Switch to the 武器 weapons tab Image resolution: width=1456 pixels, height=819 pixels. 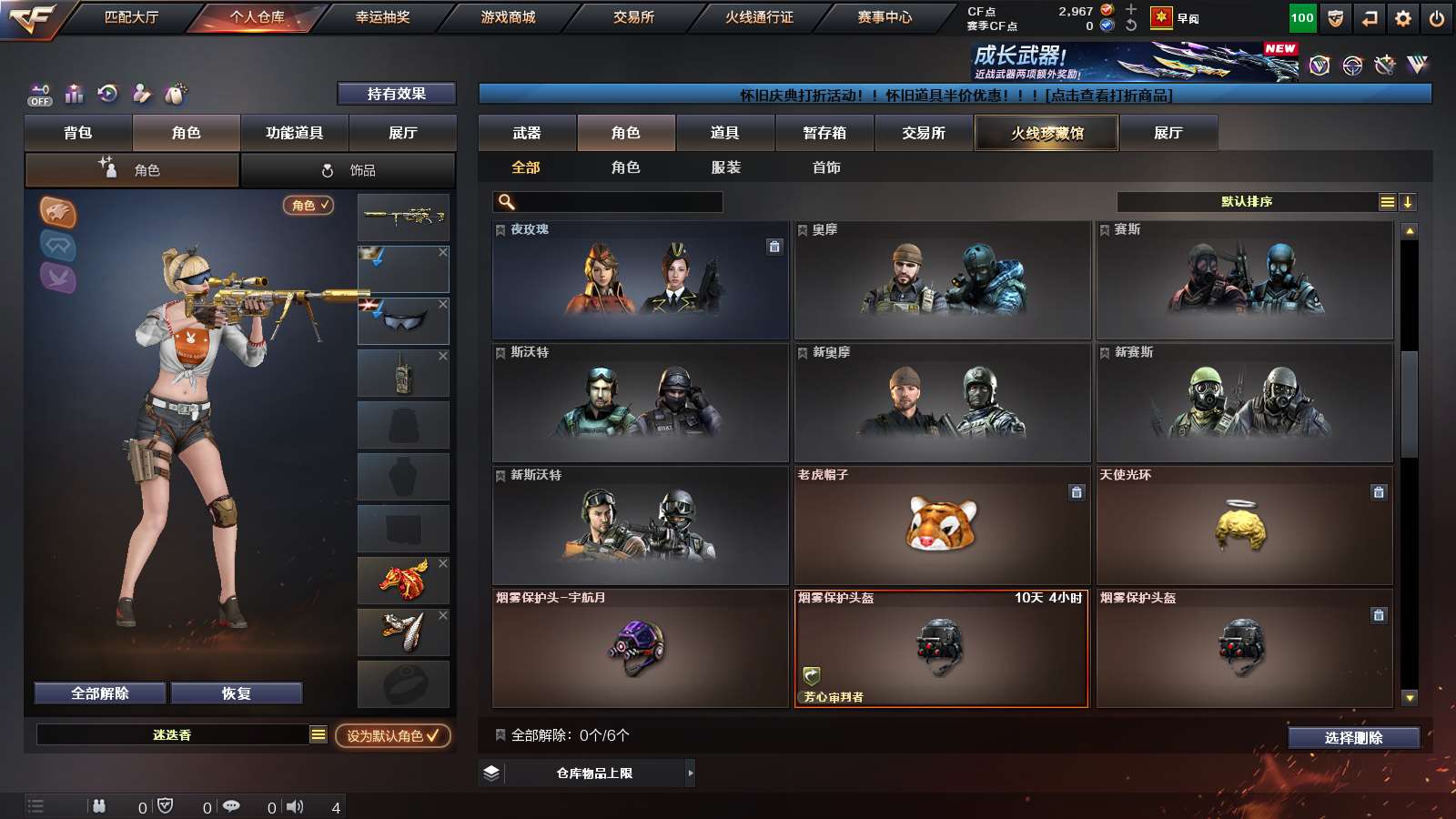tap(527, 133)
